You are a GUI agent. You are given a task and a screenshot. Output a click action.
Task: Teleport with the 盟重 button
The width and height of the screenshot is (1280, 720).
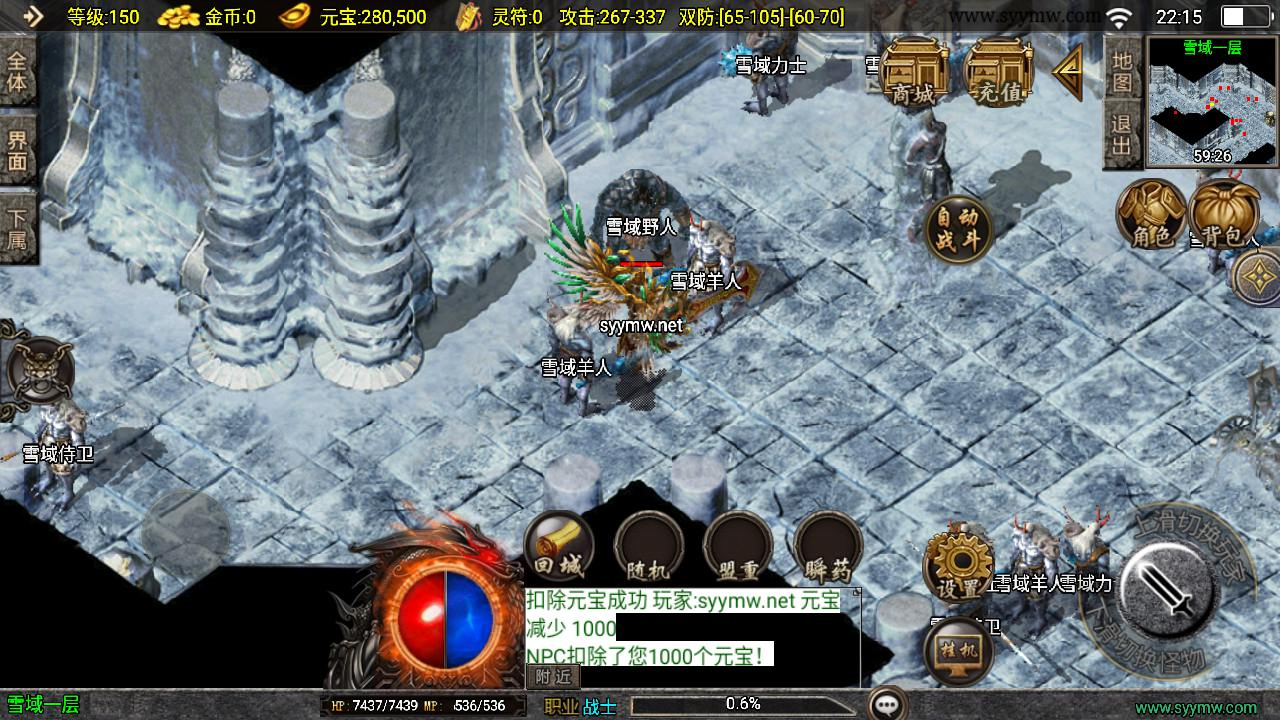[738, 550]
